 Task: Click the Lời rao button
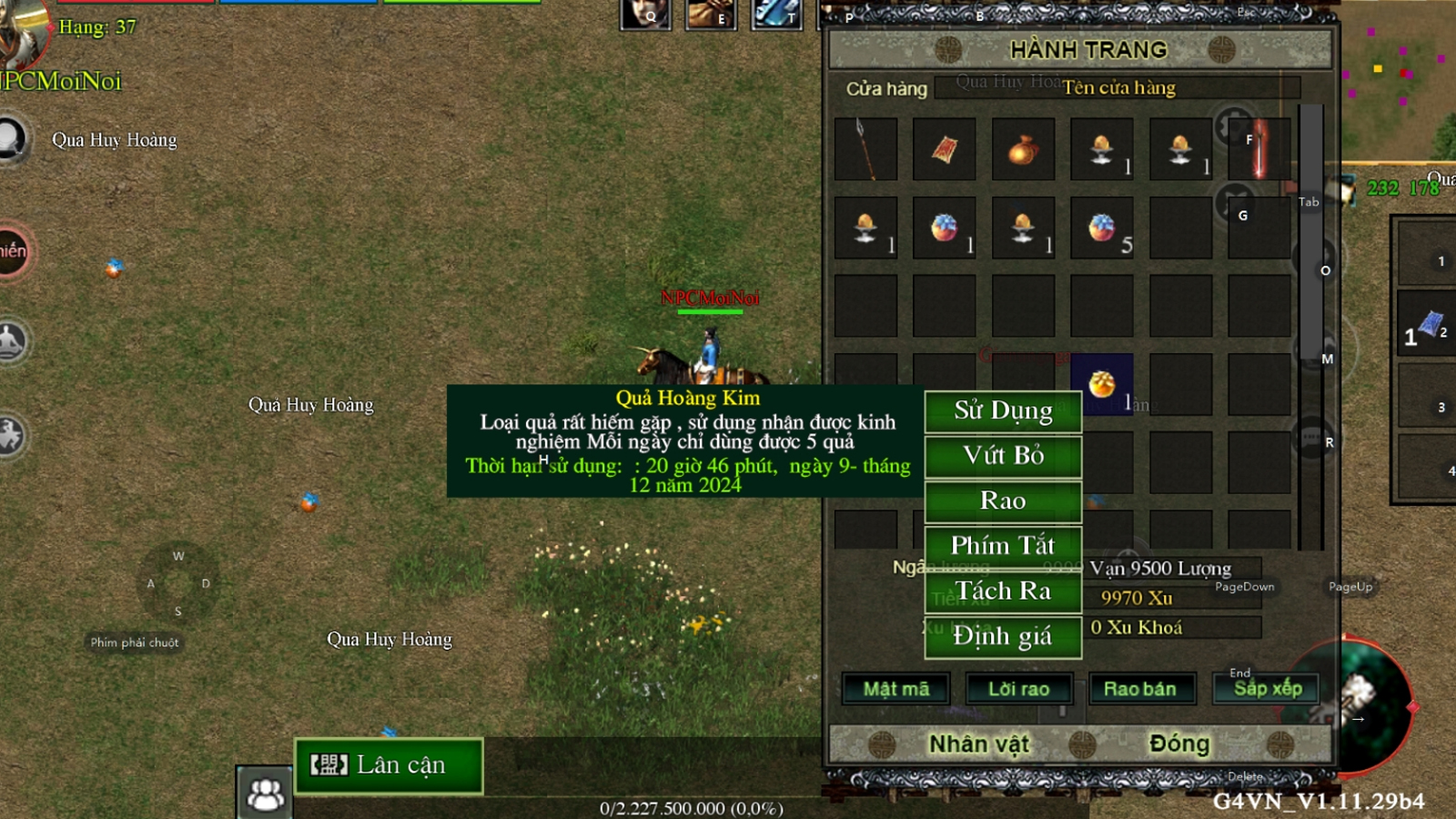coord(1018,689)
